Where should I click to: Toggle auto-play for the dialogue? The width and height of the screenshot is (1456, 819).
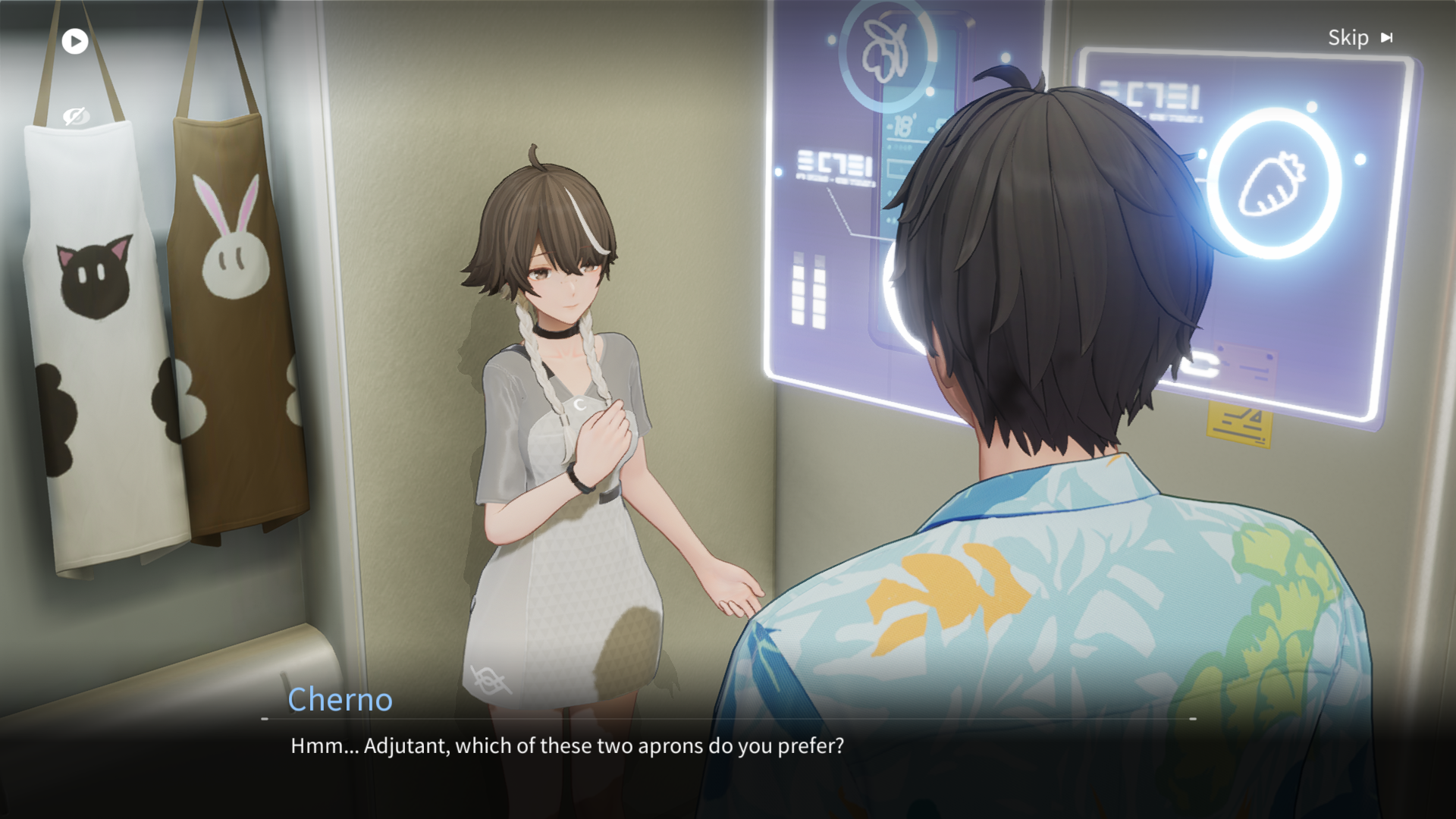pyautogui.click(x=75, y=41)
